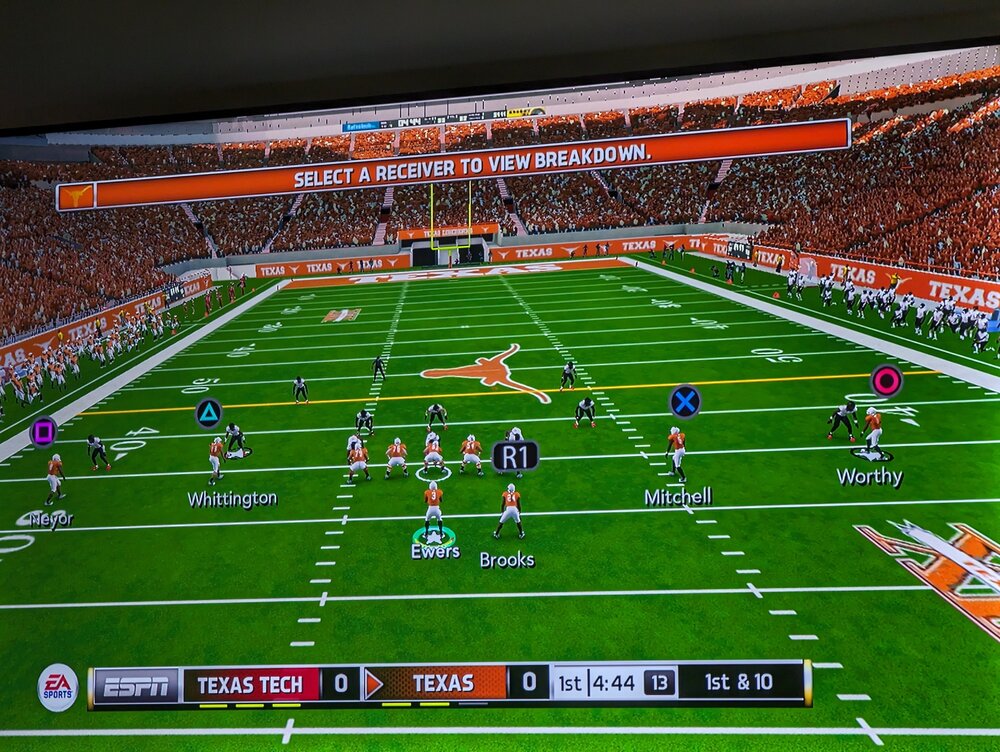
Task: Click the Ewers quarterback name label
Action: (435, 551)
